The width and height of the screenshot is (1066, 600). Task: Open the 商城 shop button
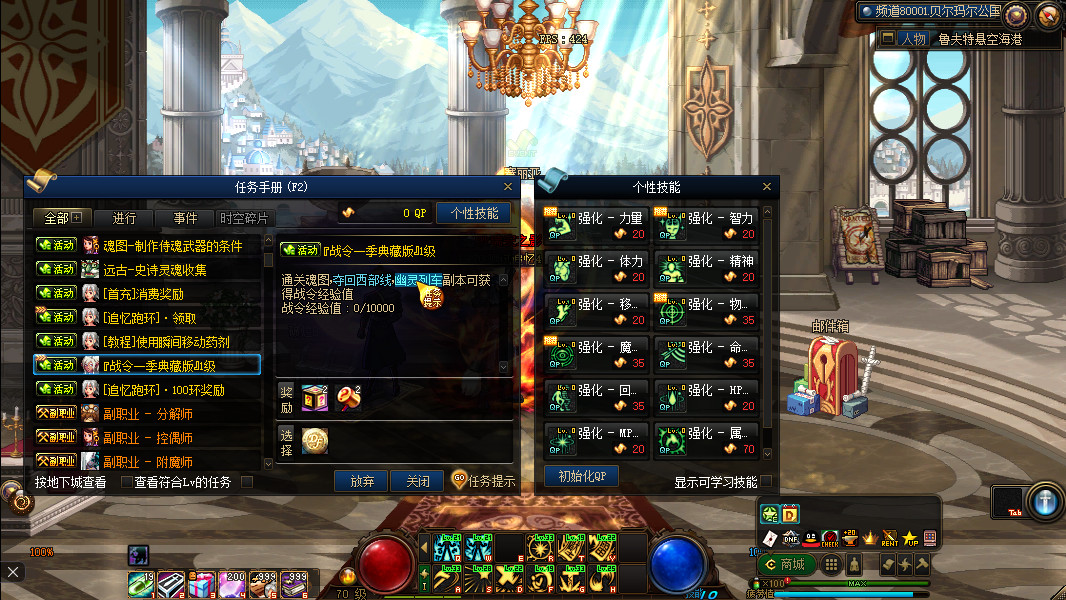pos(785,564)
